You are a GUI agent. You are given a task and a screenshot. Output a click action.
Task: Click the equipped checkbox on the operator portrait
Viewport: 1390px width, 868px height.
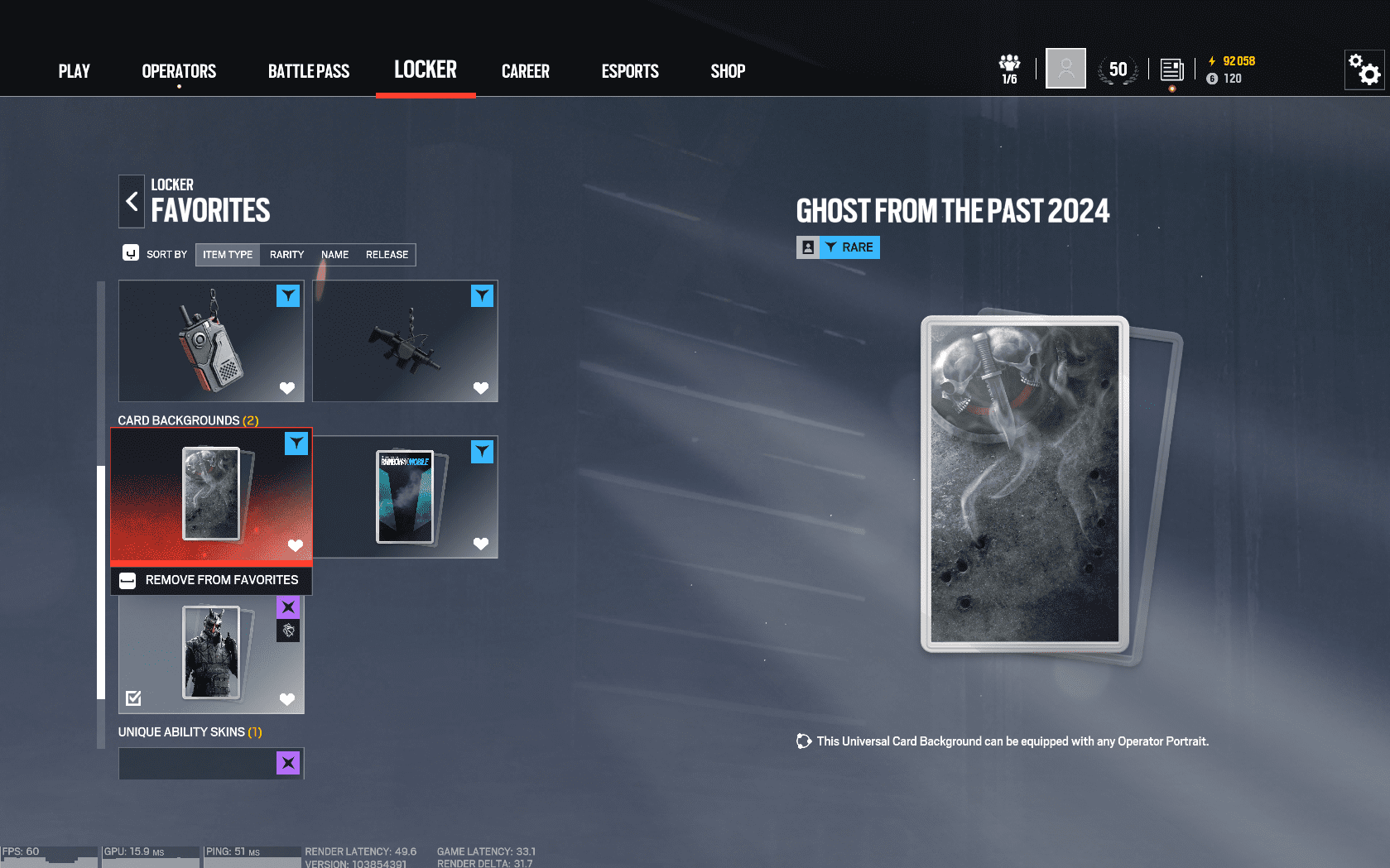pyautogui.click(x=134, y=698)
